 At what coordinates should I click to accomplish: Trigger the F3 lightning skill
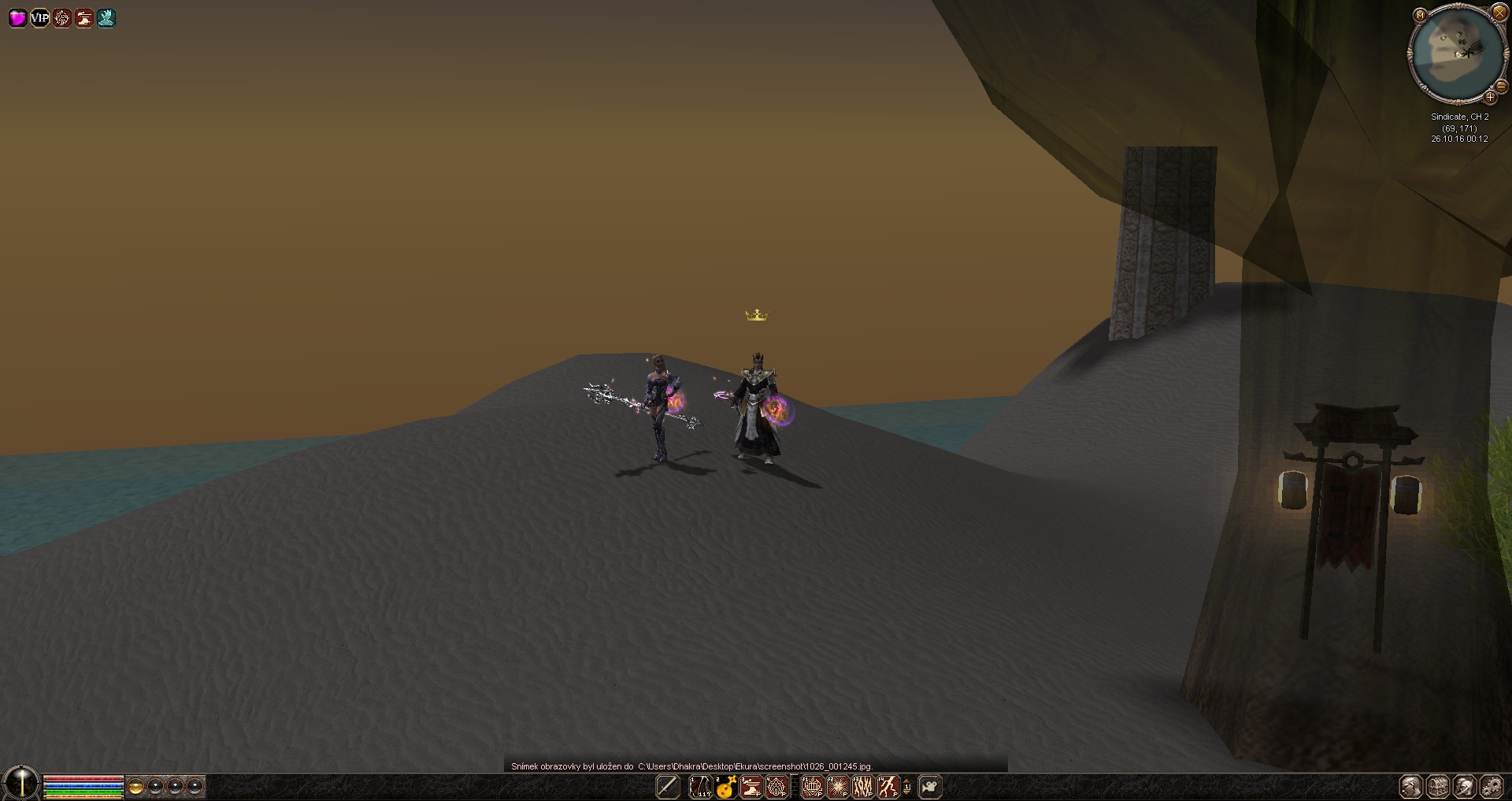pyautogui.click(x=862, y=786)
